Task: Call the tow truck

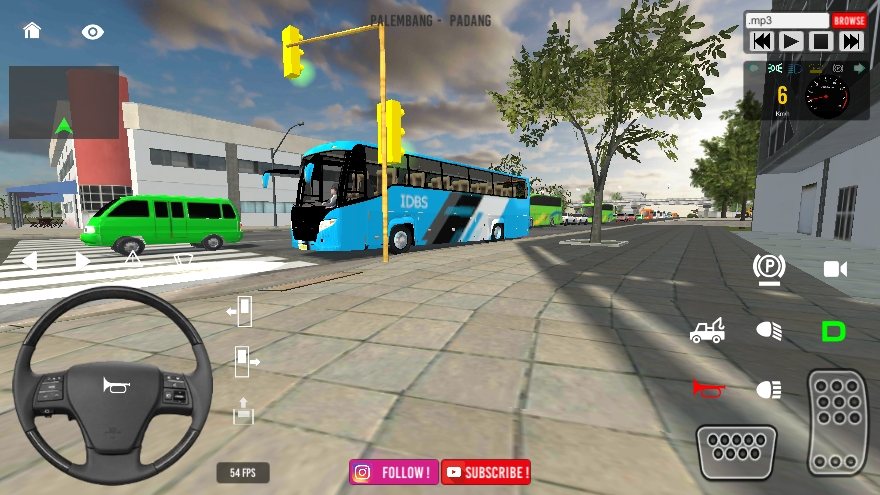Action: (x=707, y=330)
